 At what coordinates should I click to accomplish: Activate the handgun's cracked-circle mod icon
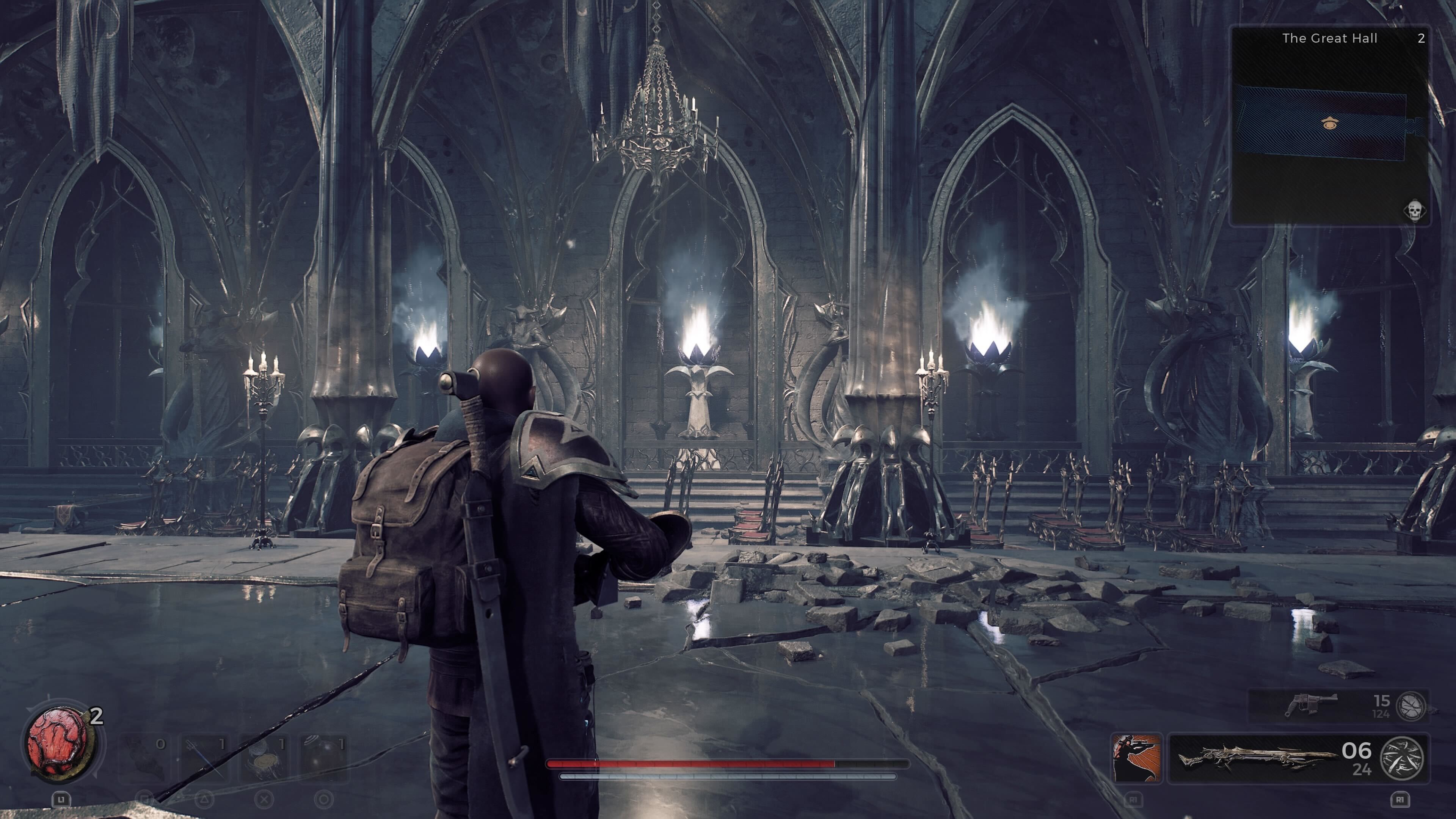1410,706
